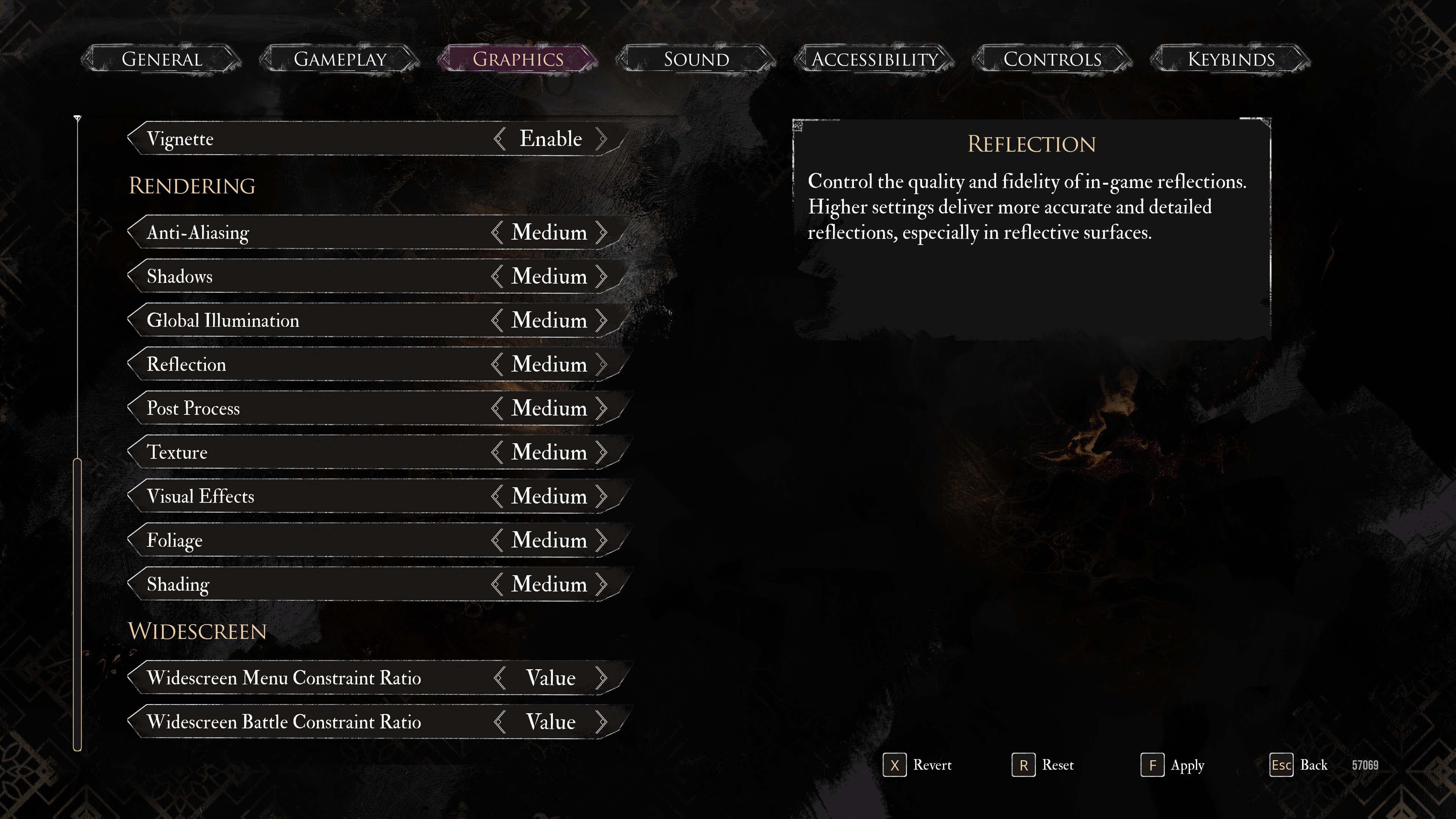
Task: Switch to the General tab
Action: tap(162, 59)
